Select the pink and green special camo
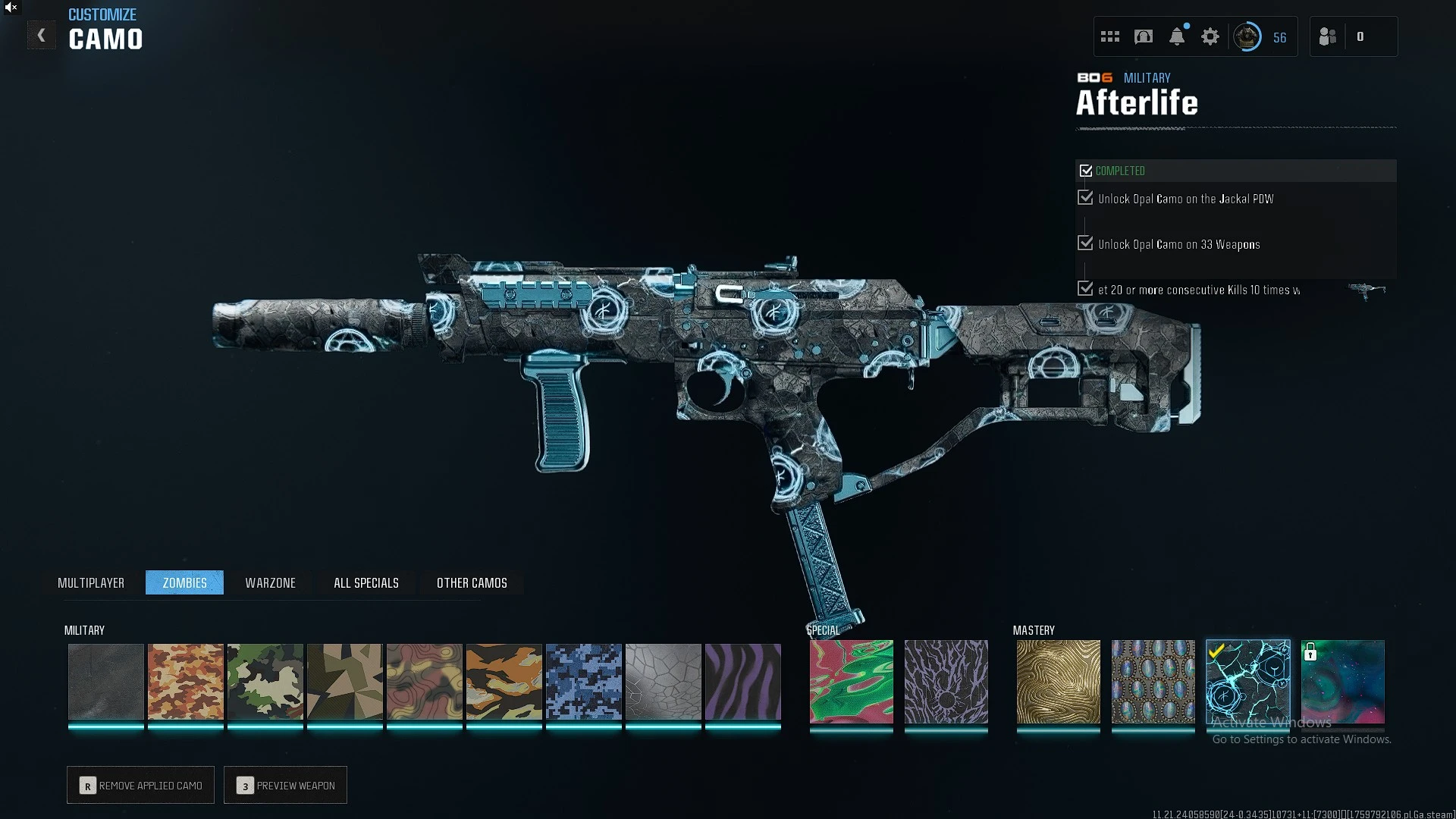1456x819 pixels. click(x=852, y=681)
